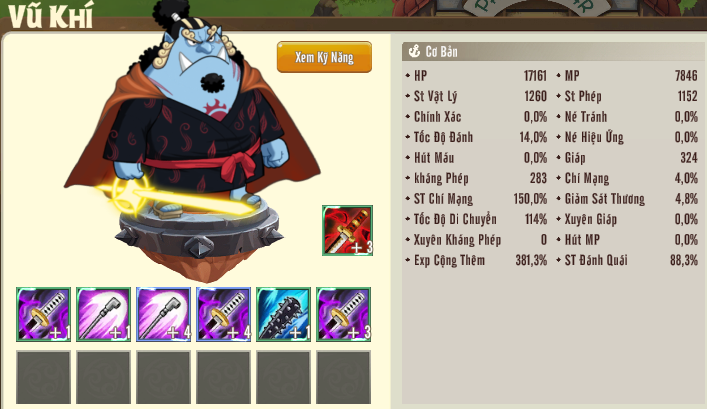Open the Xem Kỹ Năng skill view
The image size is (707, 409).
tap(324, 57)
